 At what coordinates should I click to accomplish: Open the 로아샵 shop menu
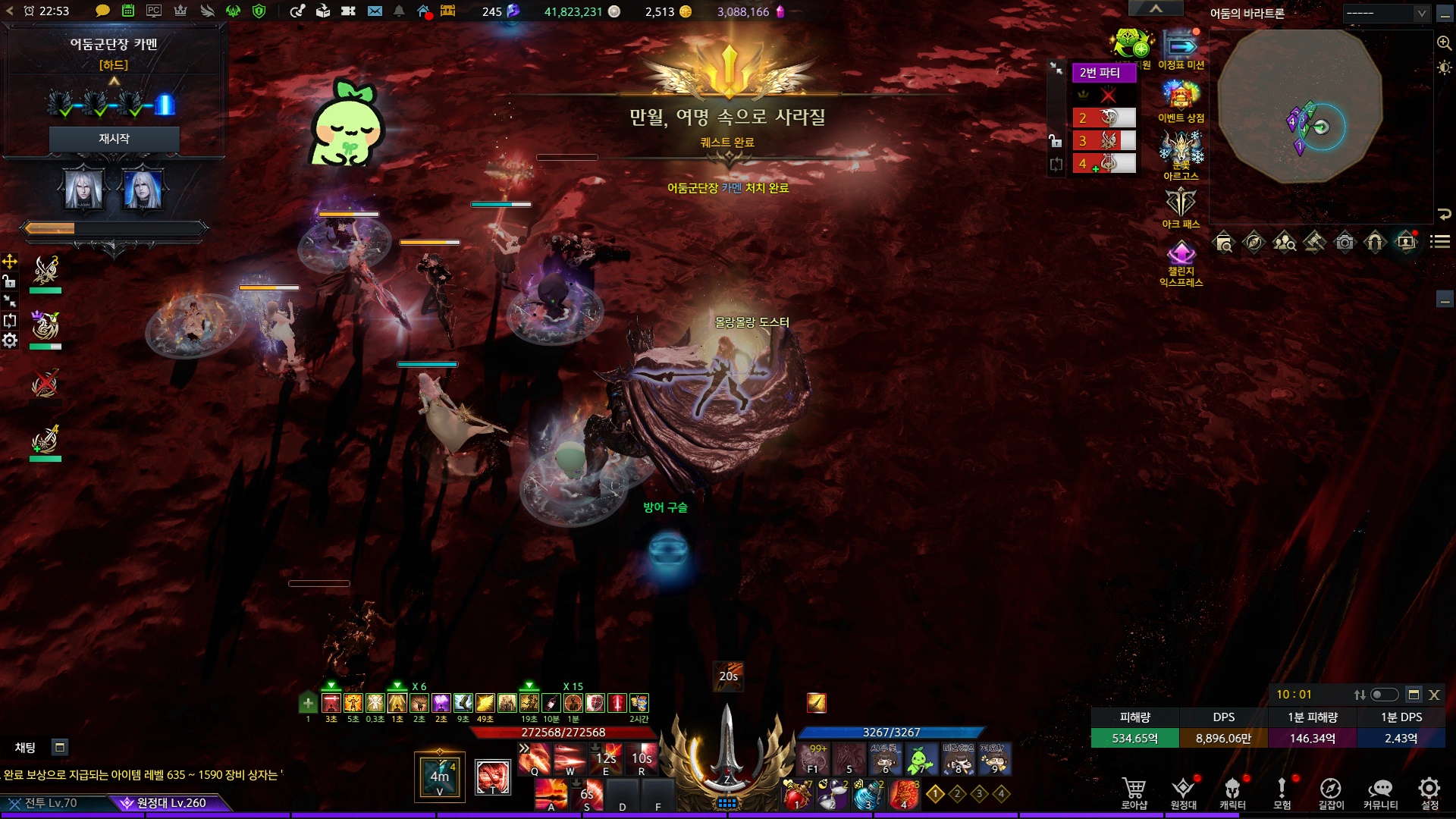[1134, 792]
